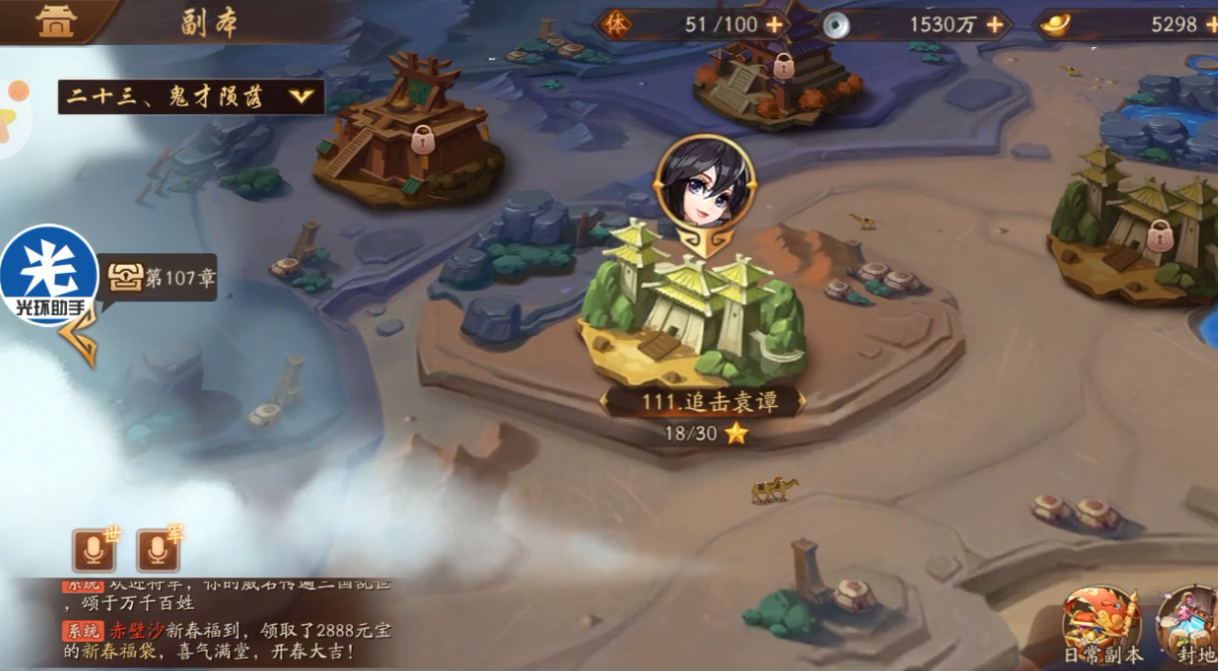Activate the army (军) voice chat microphone

pos(157,549)
